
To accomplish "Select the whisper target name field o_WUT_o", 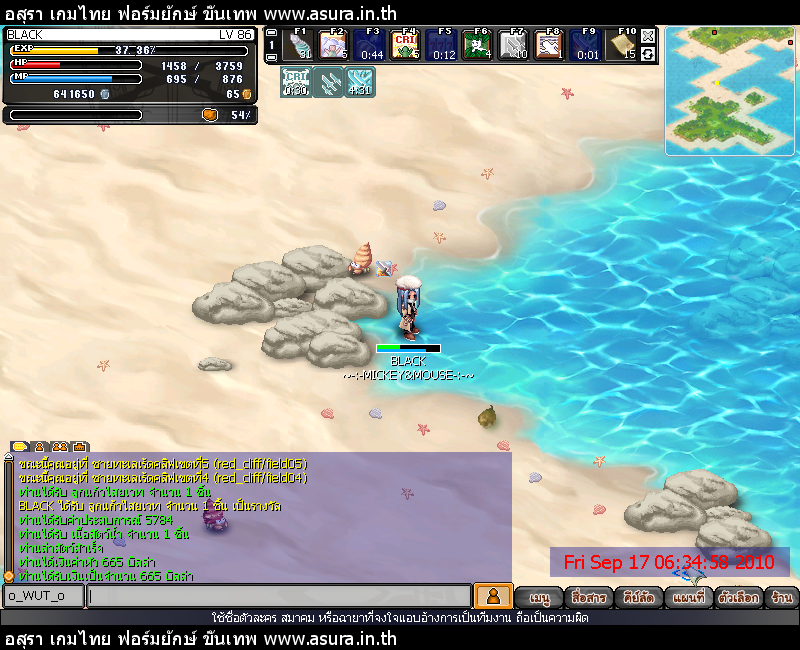I will click(43, 596).
